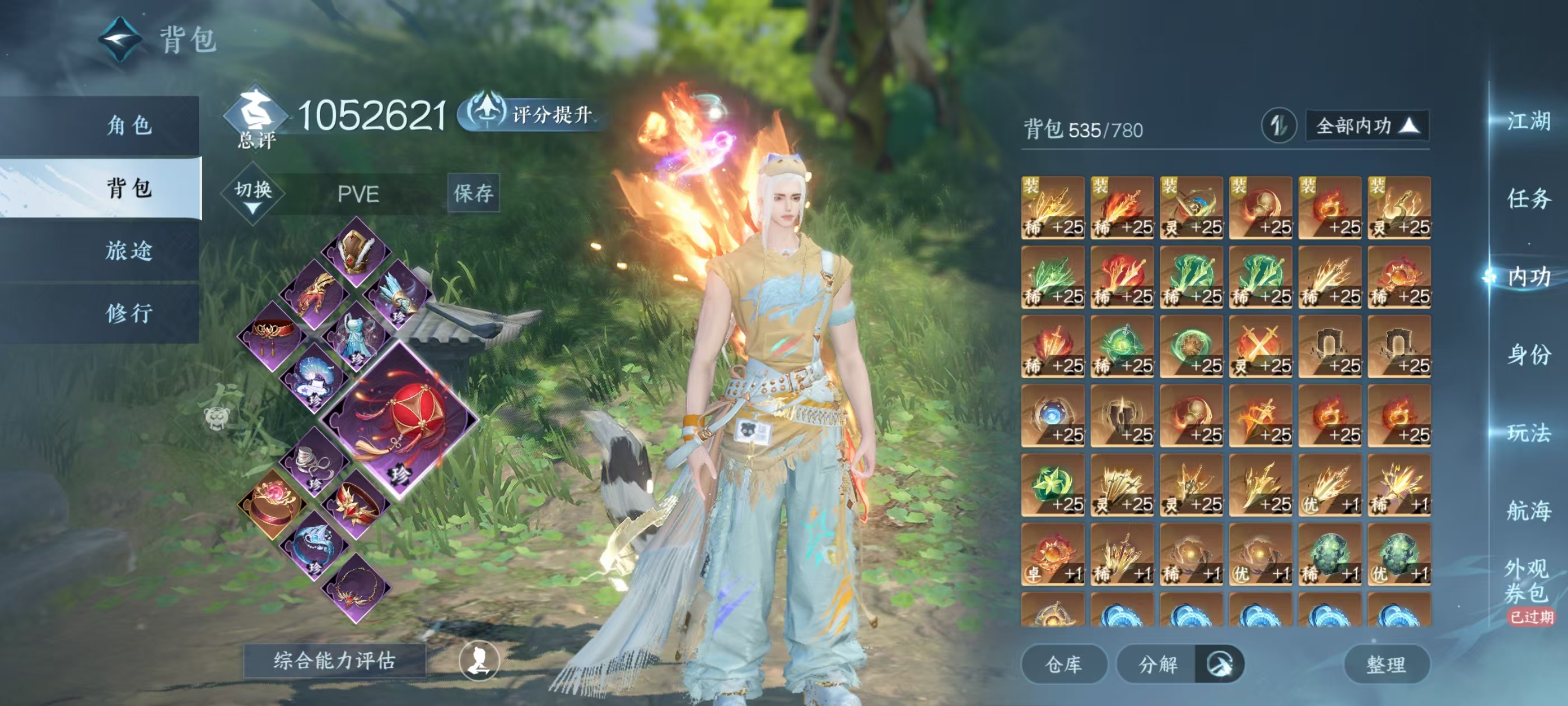Tidy the bag with 整理
Viewport: 1568px width, 706px height.
tap(1386, 664)
